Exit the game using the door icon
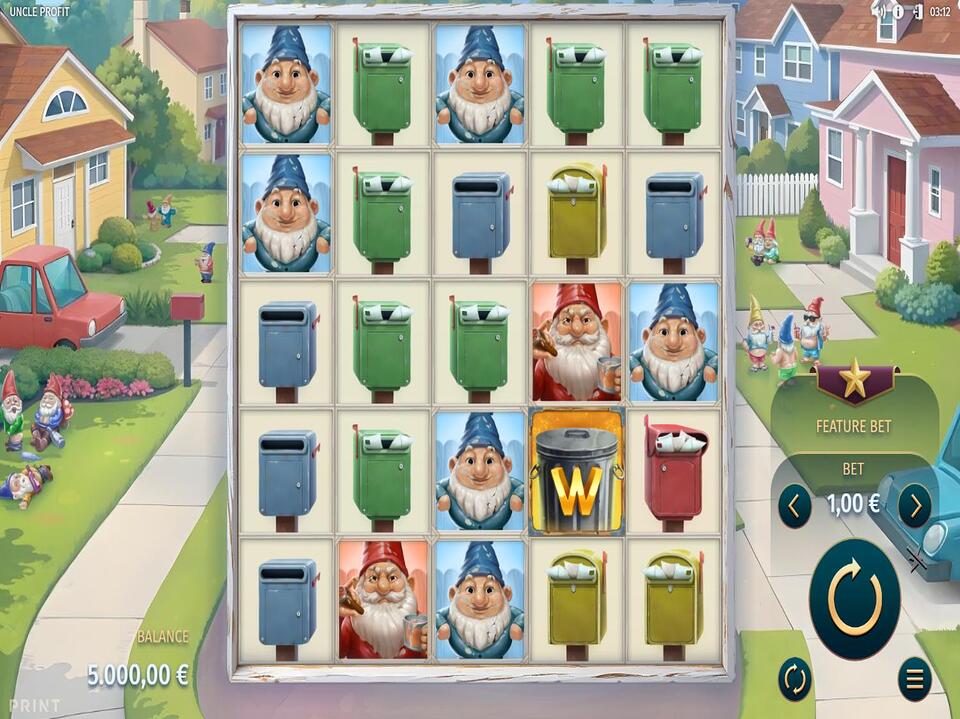 tap(914, 12)
